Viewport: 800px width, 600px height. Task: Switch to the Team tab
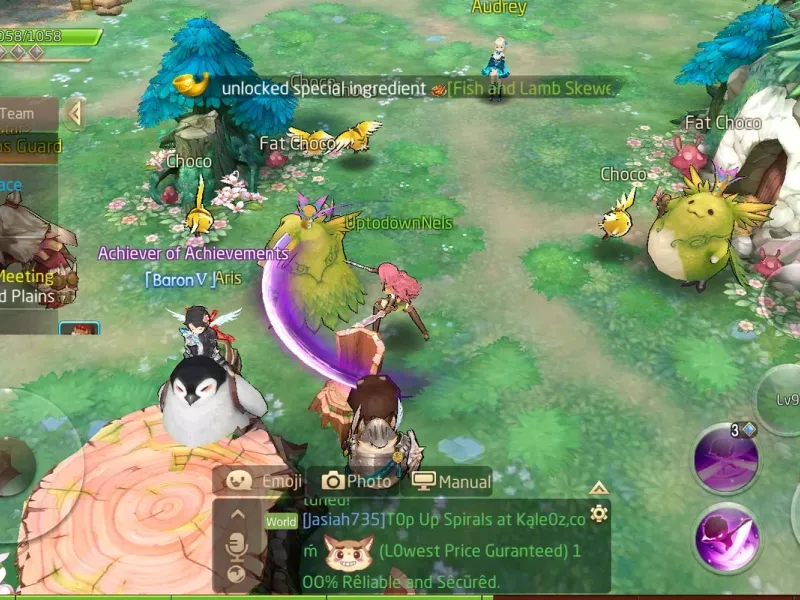(x=20, y=113)
